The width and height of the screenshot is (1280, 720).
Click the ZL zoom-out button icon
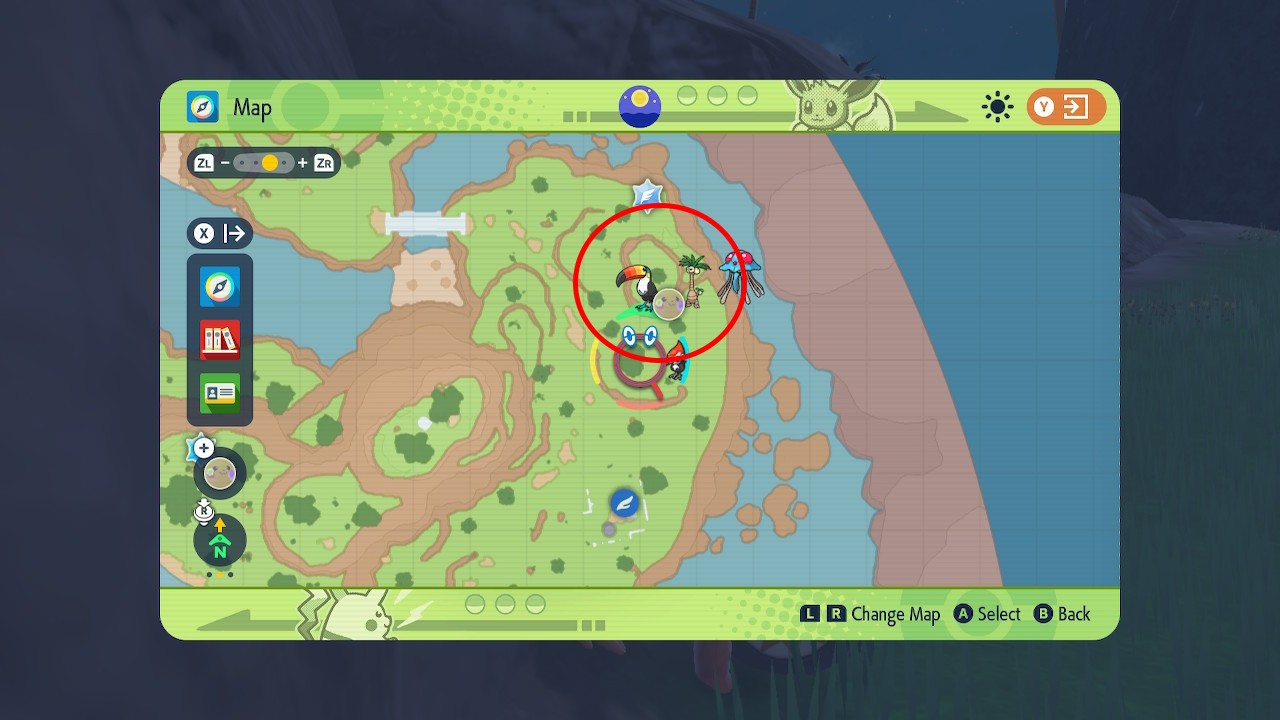pyautogui.click(x=203, y=163)
